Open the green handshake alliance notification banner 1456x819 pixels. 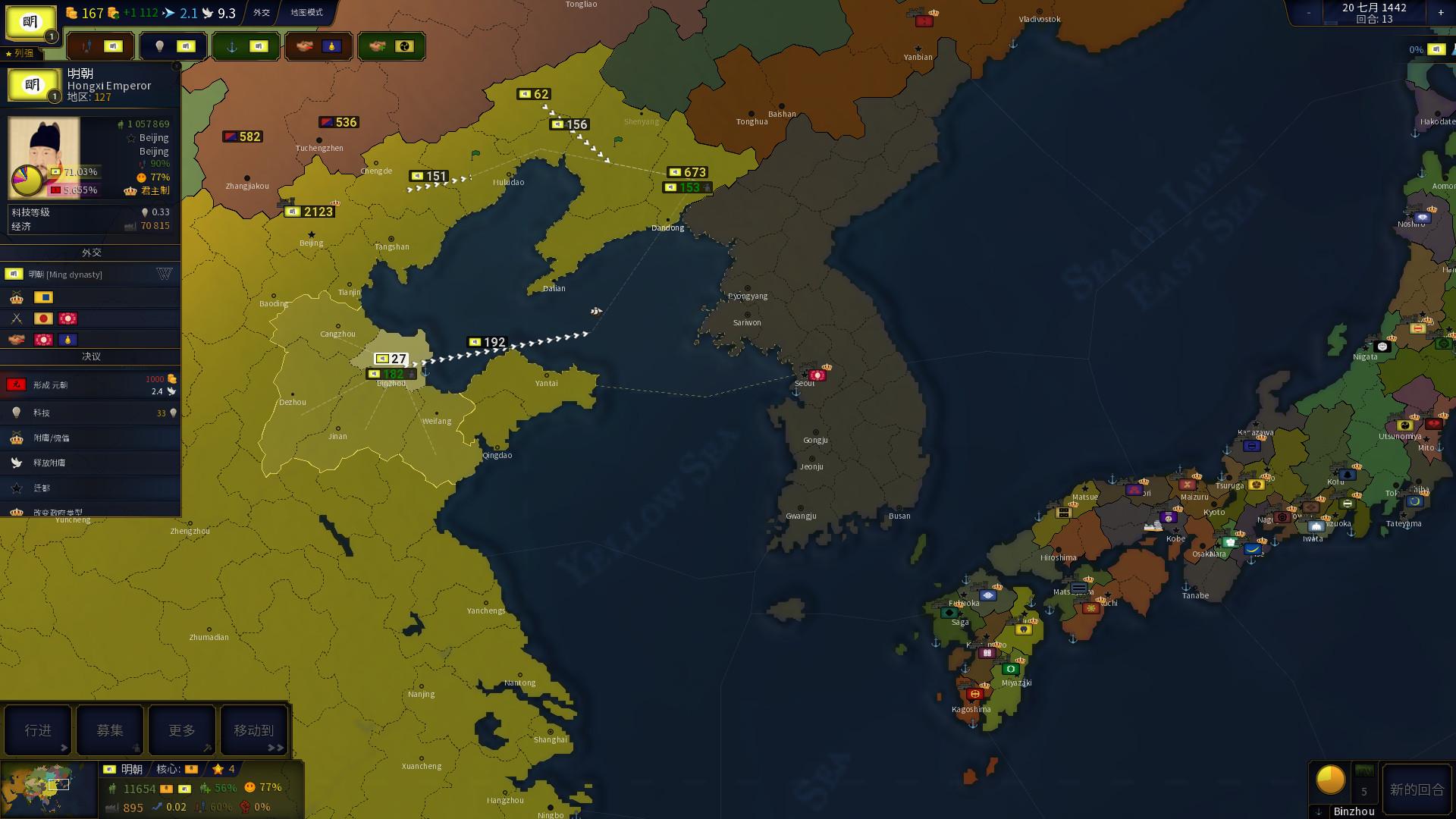click(x=391, y=45)
